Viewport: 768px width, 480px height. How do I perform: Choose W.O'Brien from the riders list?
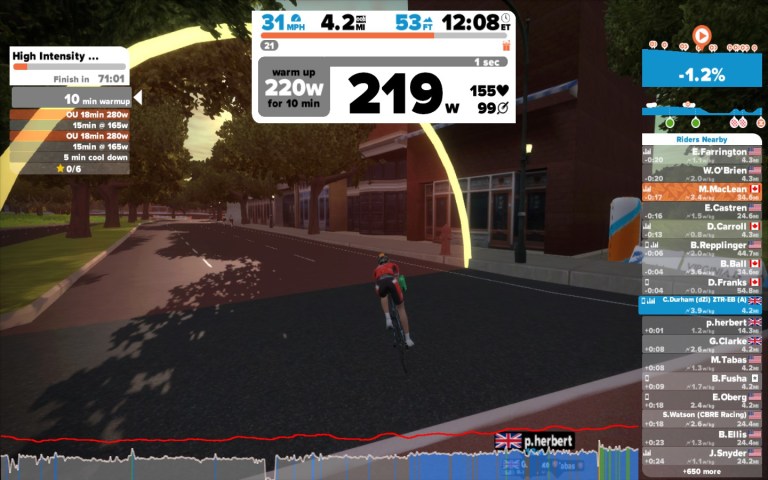click(x=703, y=172)
